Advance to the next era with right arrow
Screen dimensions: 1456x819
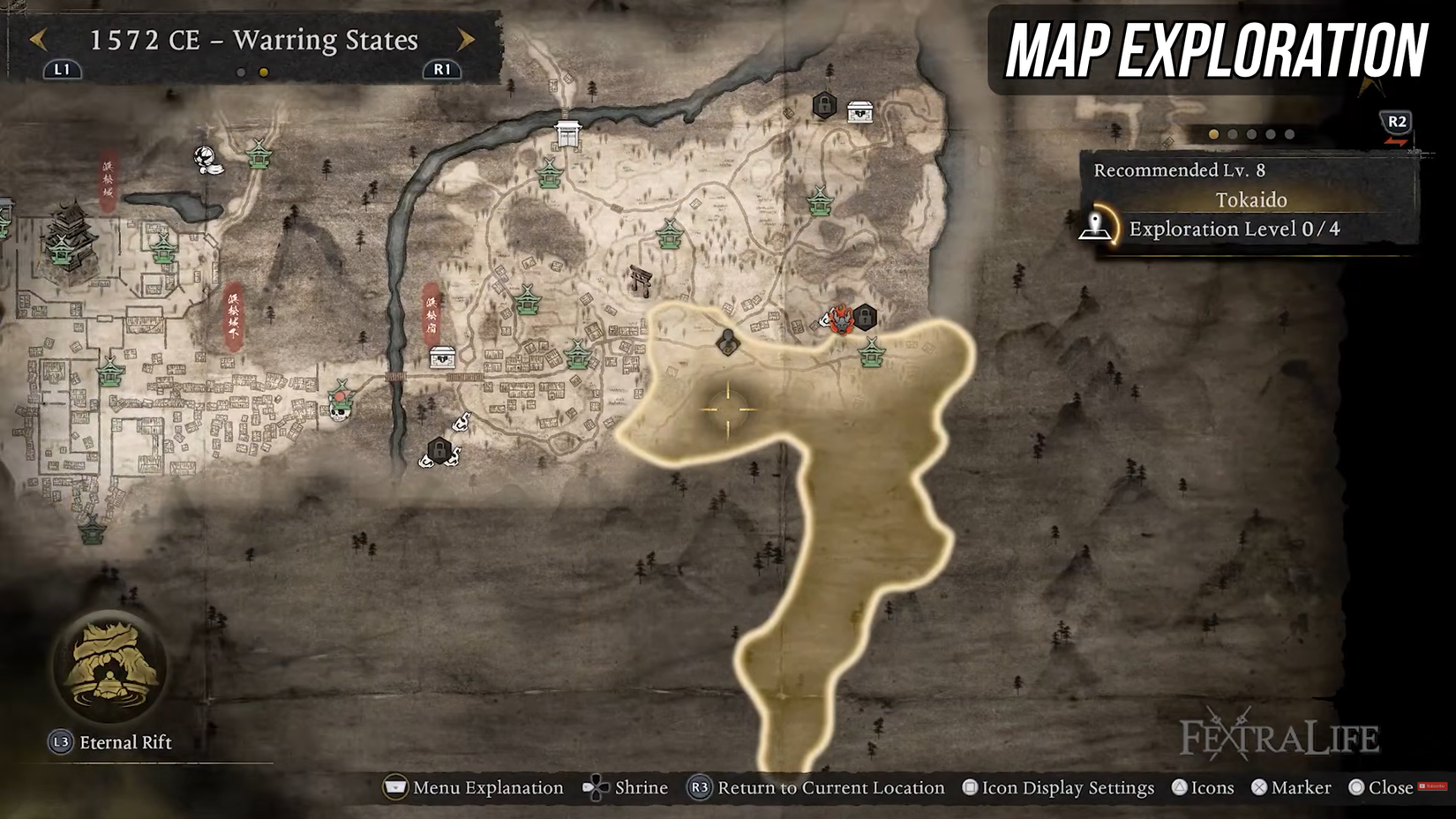point(466,40)
